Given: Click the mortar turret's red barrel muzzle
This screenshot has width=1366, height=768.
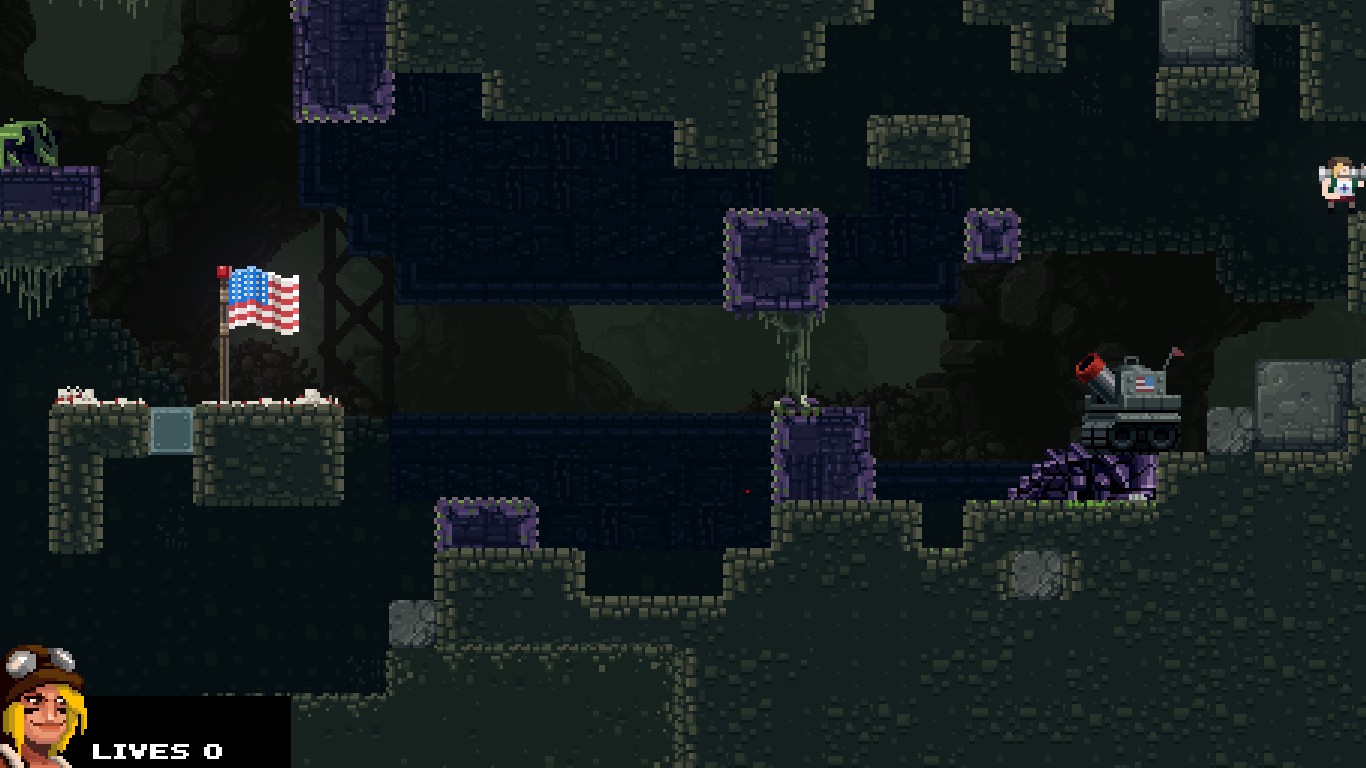Looking at the screenshot, I should point(1090,366).
